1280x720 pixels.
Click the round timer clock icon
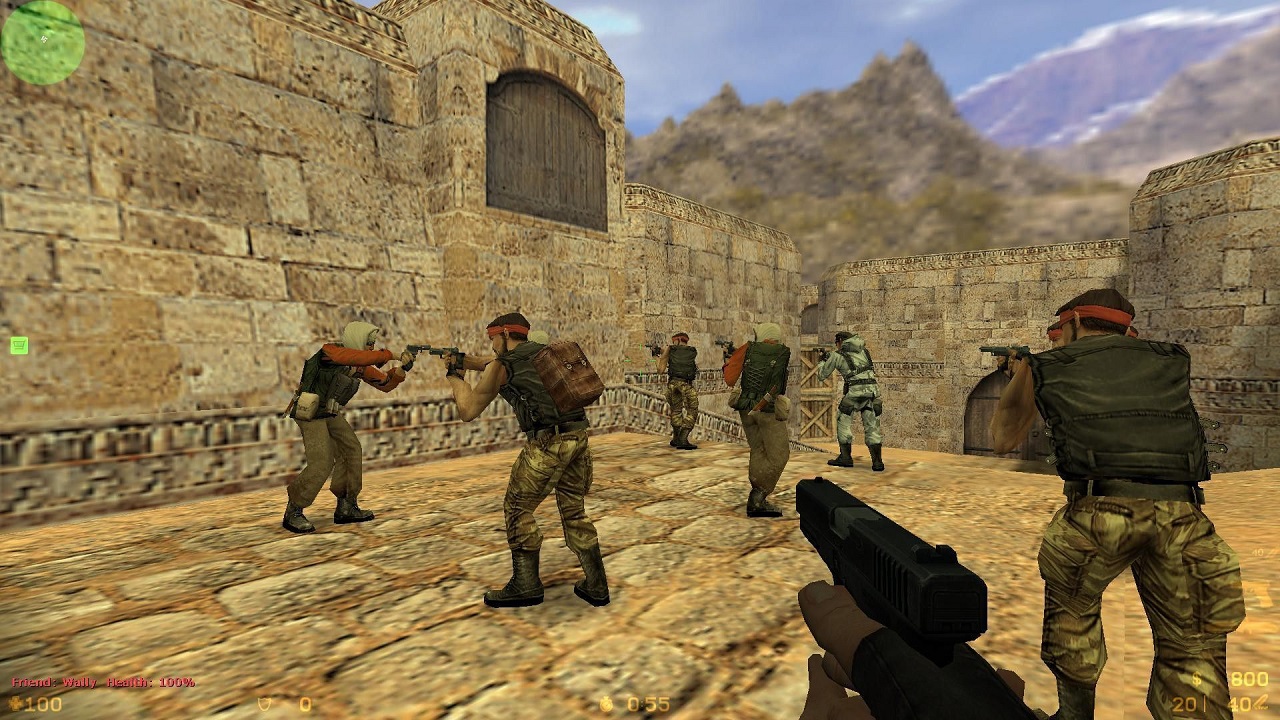607,703
